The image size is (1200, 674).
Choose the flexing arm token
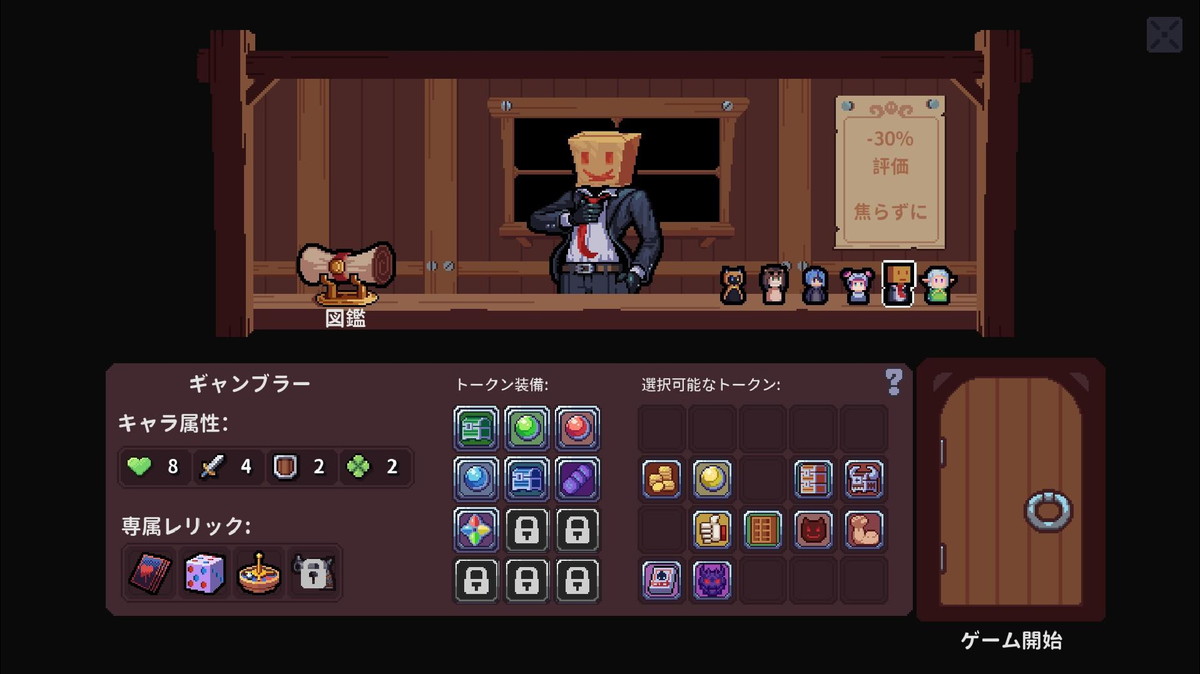click(864, 529)
